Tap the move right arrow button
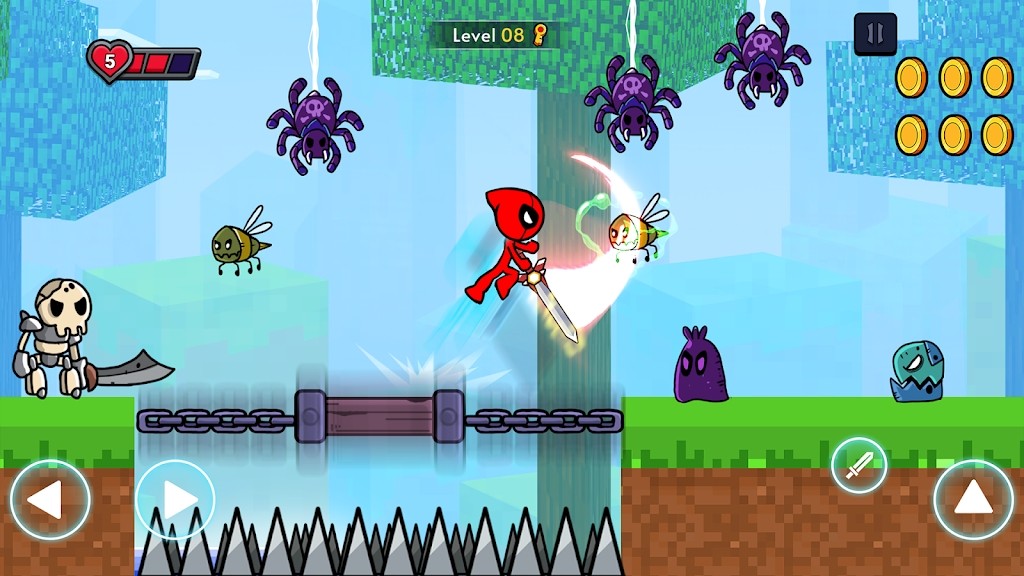This screenshot has height=576, width=1024. [x=175, y=499]
